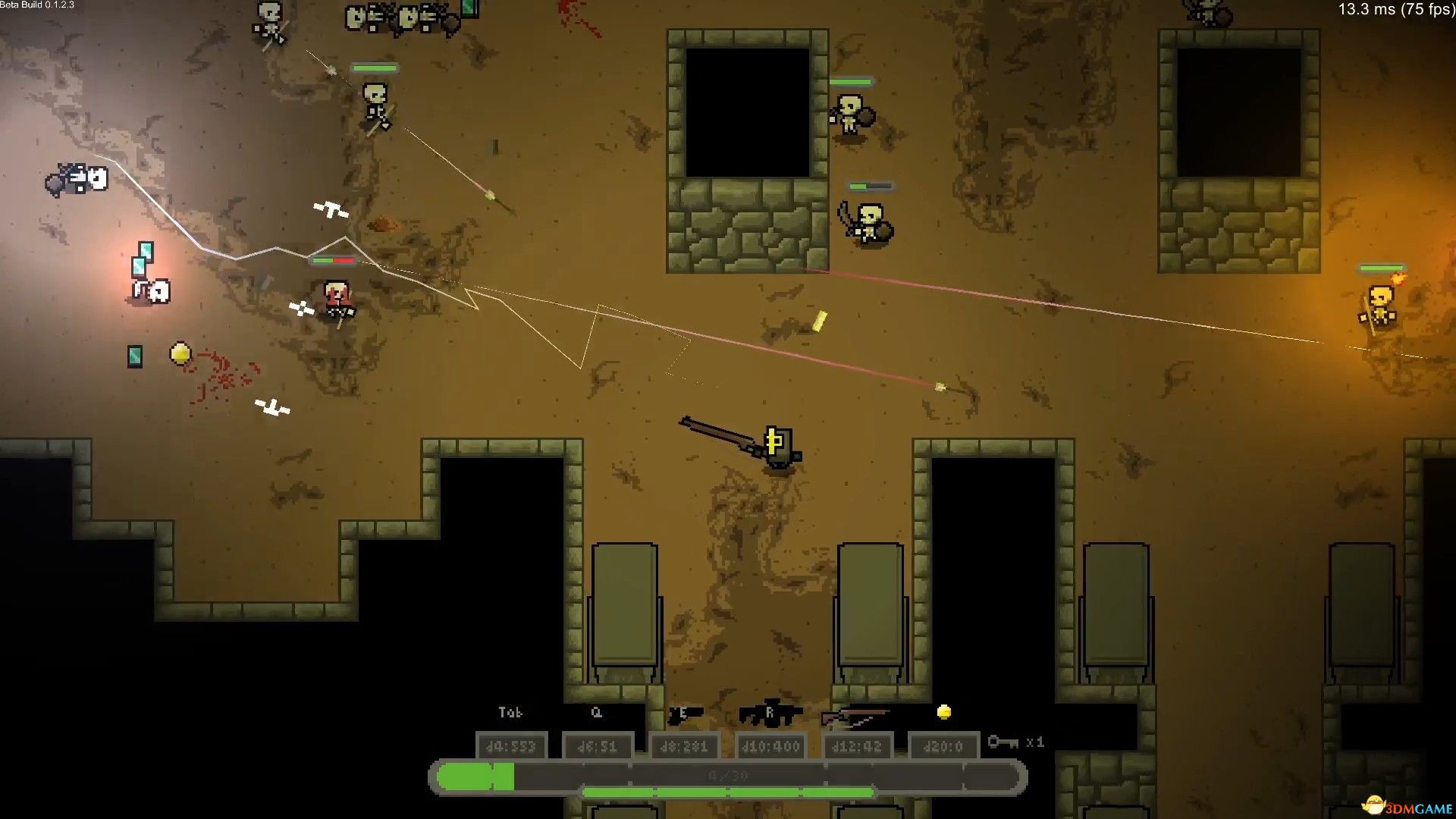The width and height of the screenshot is (1456, 819).
Task: Select the pistol silhouette weapon slot
Action: point(685,714)
